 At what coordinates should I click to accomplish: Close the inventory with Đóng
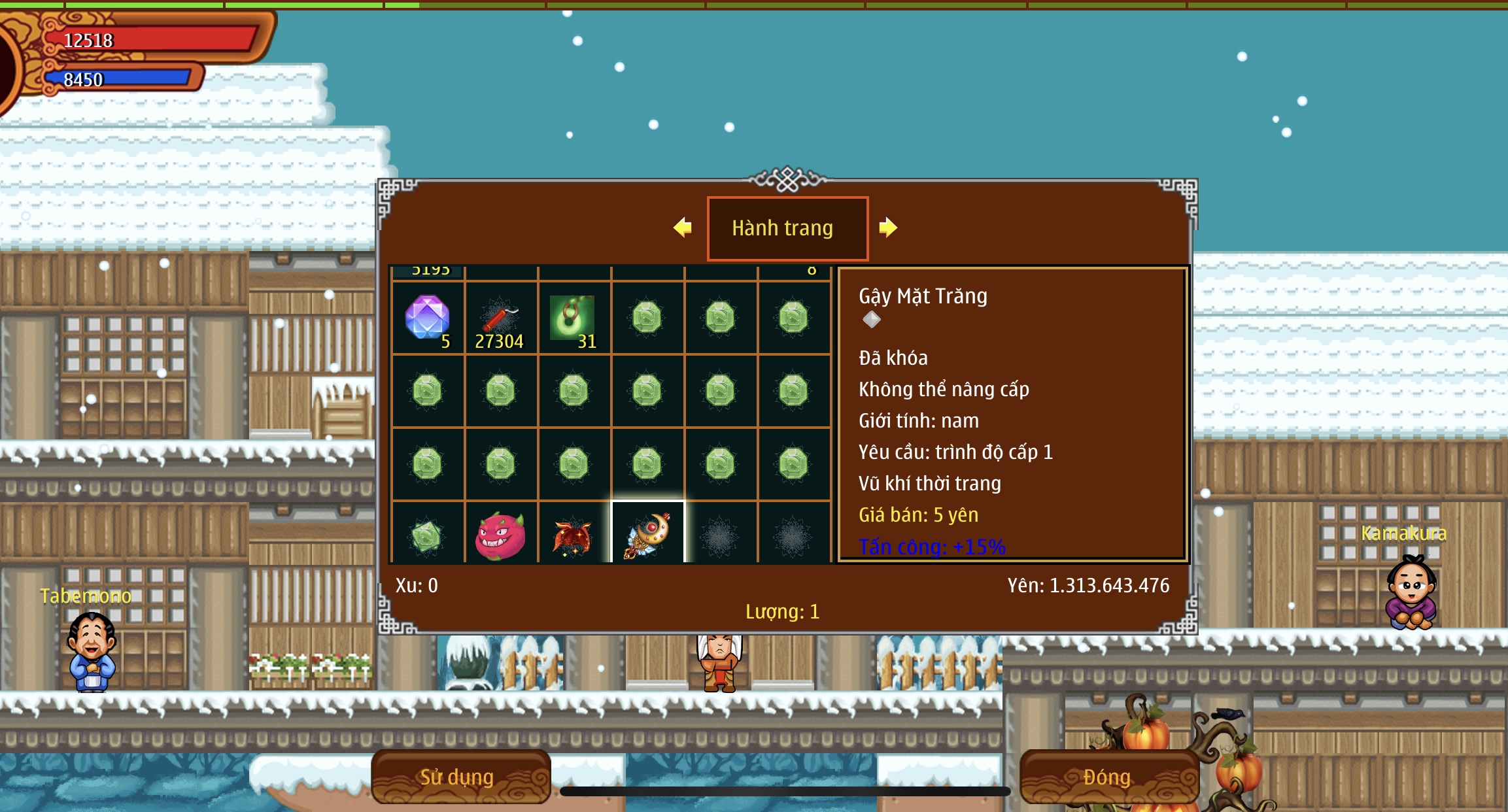pos(1108,777)
